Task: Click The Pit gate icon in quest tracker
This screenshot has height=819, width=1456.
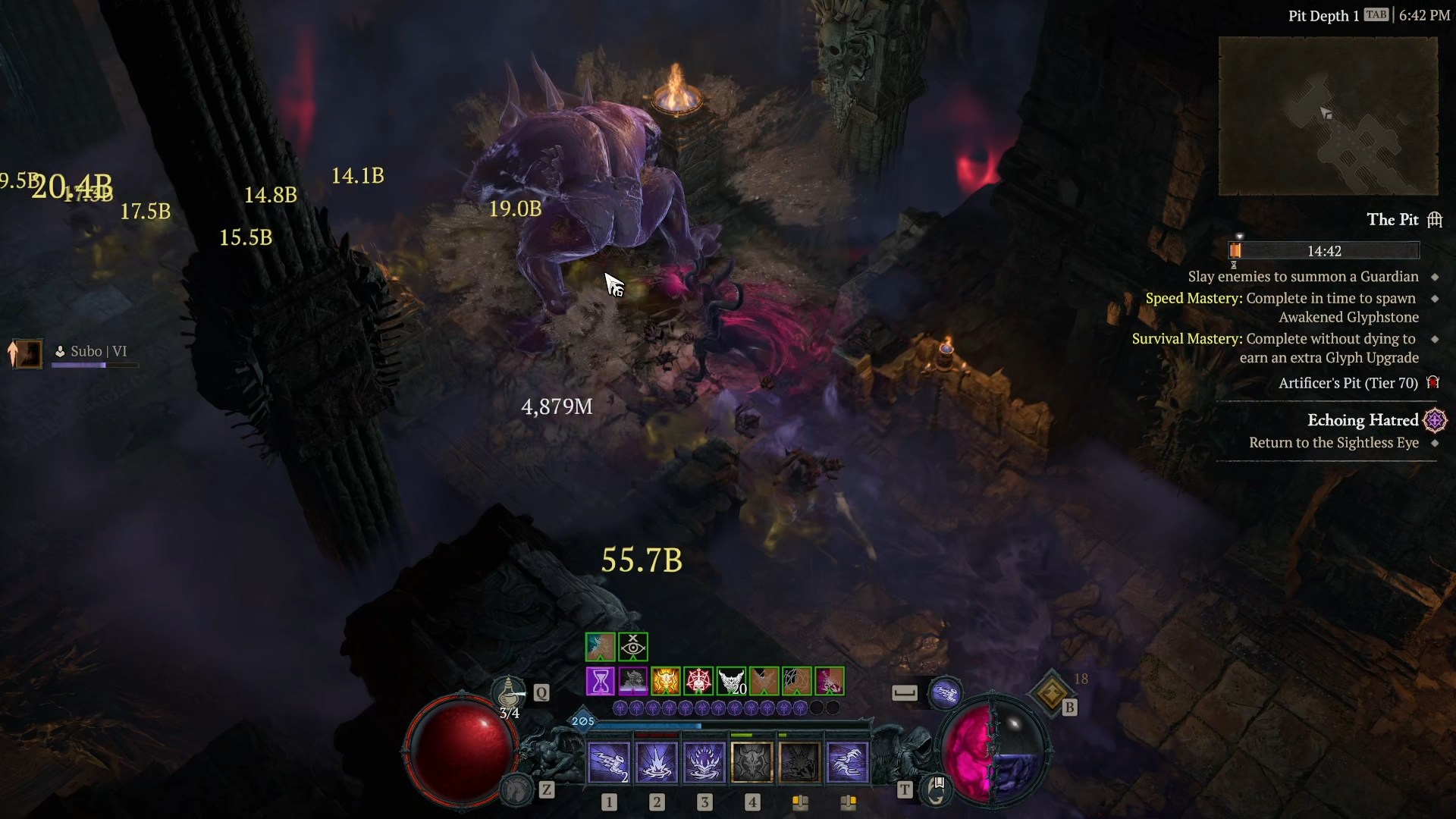Action: [1436, 220]
